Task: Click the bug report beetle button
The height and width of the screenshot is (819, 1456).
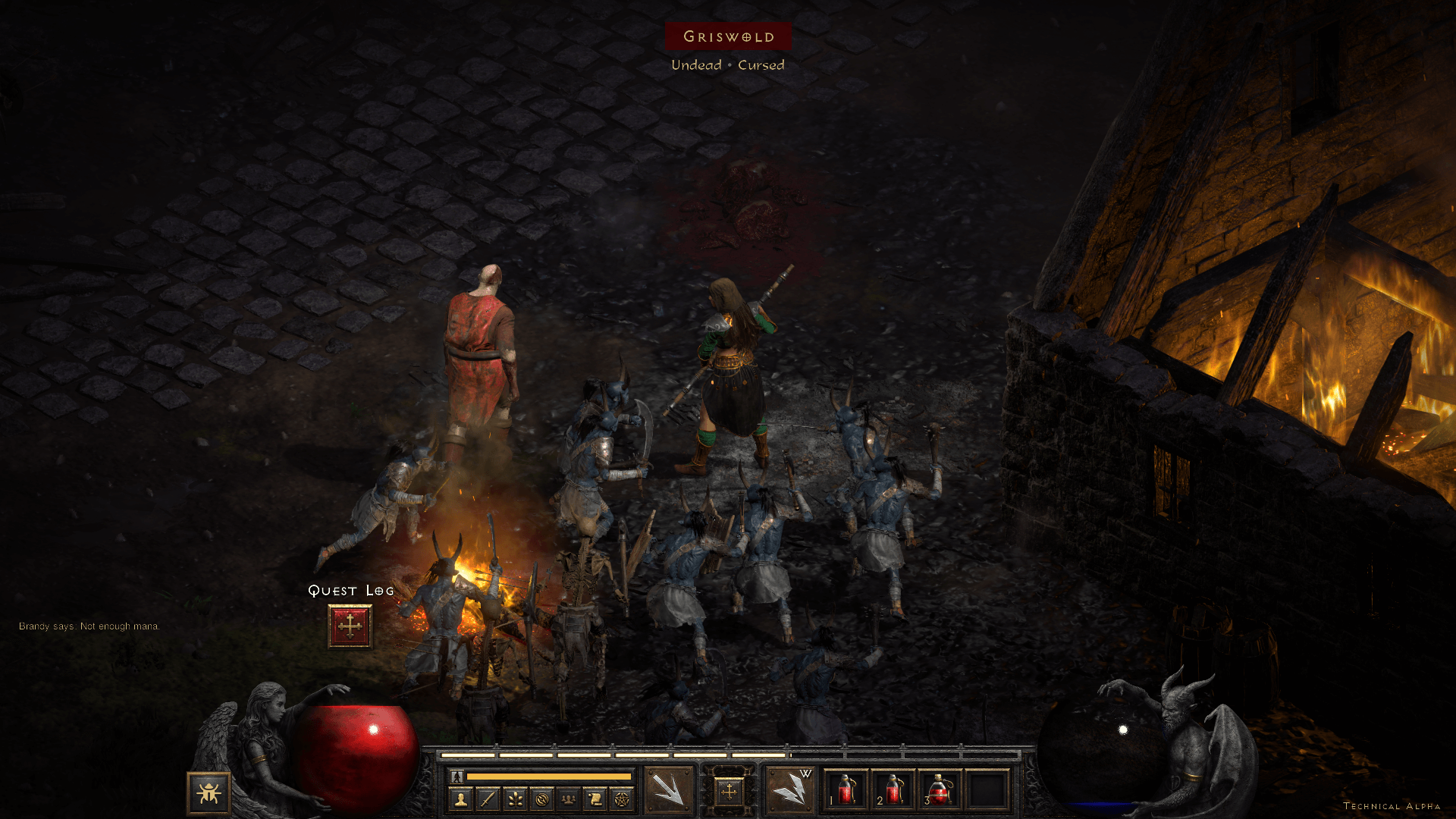Action: 209,793
